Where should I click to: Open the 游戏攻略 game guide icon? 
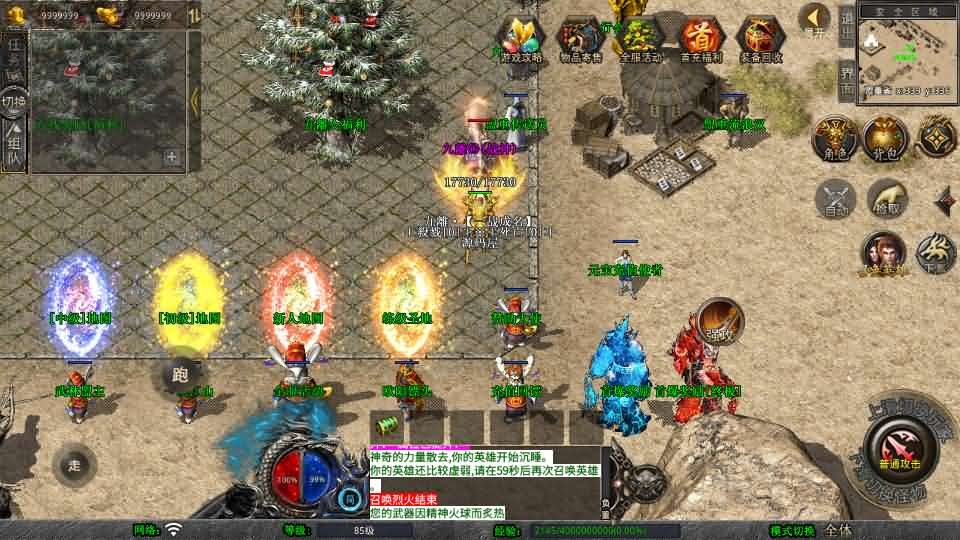tap(521, 40)
